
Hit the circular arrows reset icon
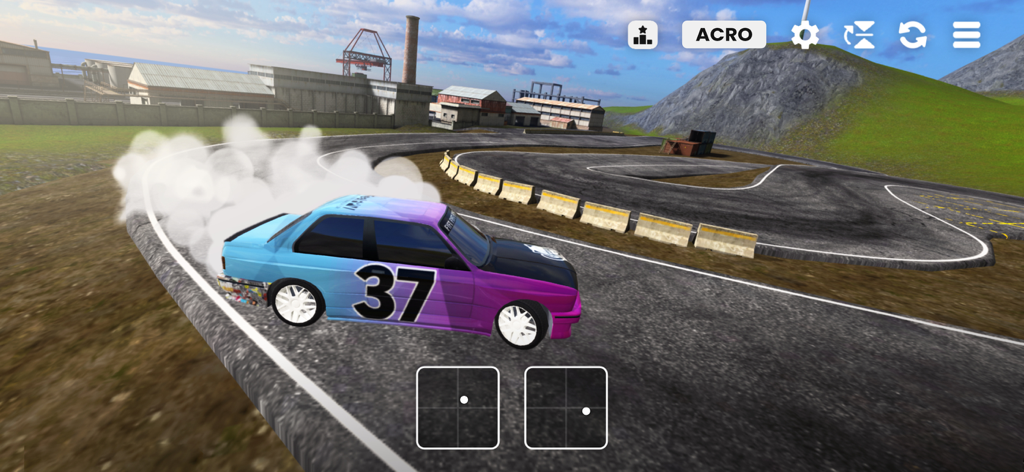coord(912,35)
